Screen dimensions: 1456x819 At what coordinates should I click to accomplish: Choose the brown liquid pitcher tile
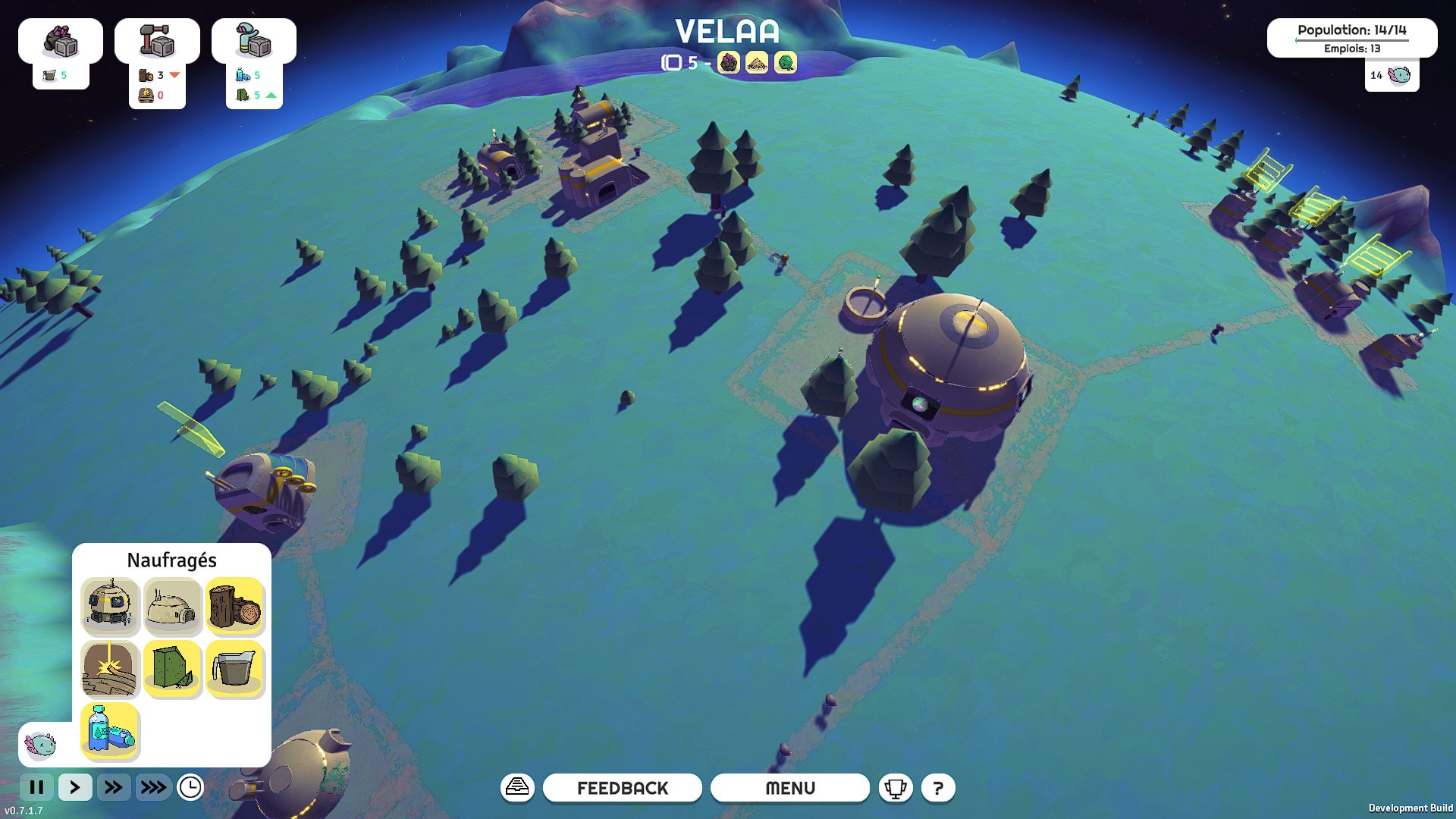coord(235,668)
